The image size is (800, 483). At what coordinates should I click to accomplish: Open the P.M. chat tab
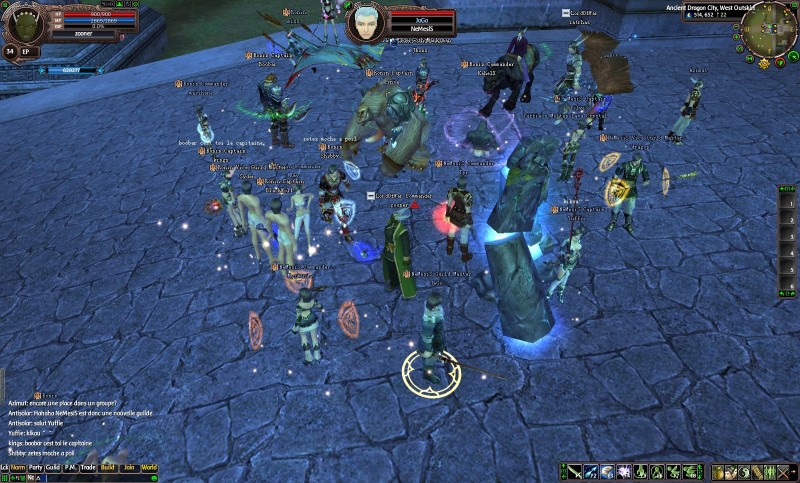(70, 467)
